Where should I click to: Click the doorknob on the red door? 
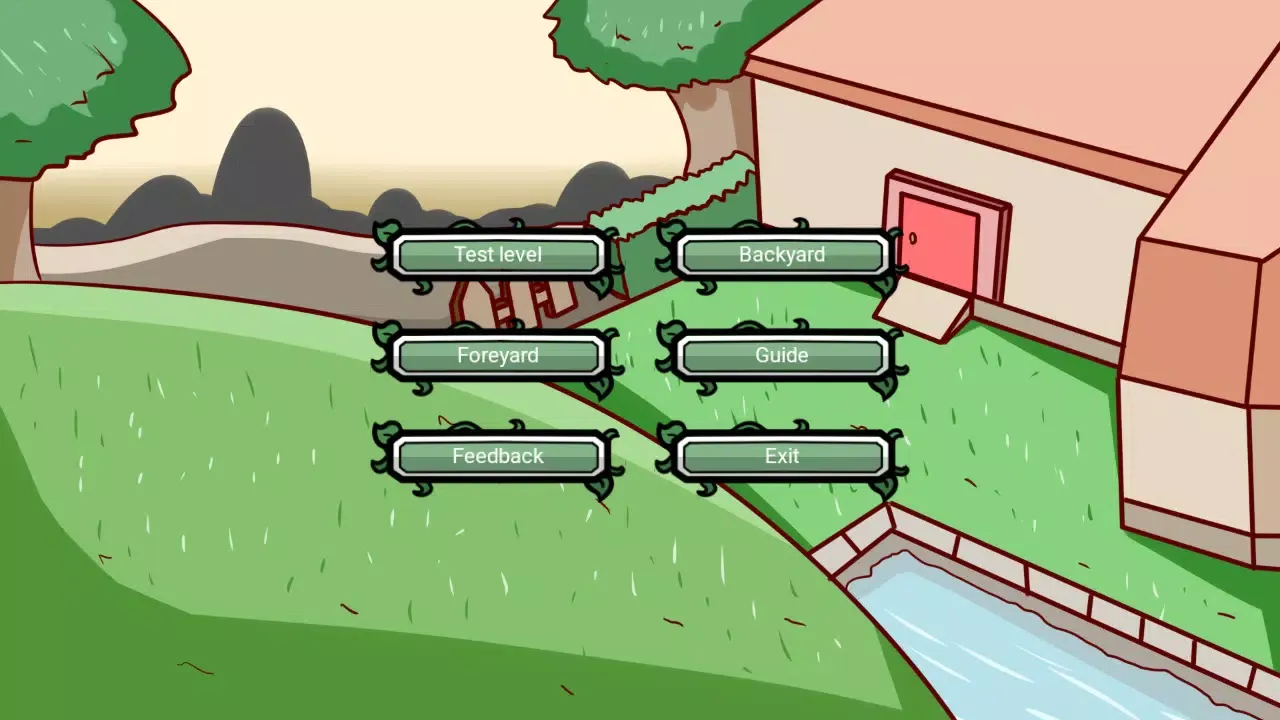[x=913, y=238]
